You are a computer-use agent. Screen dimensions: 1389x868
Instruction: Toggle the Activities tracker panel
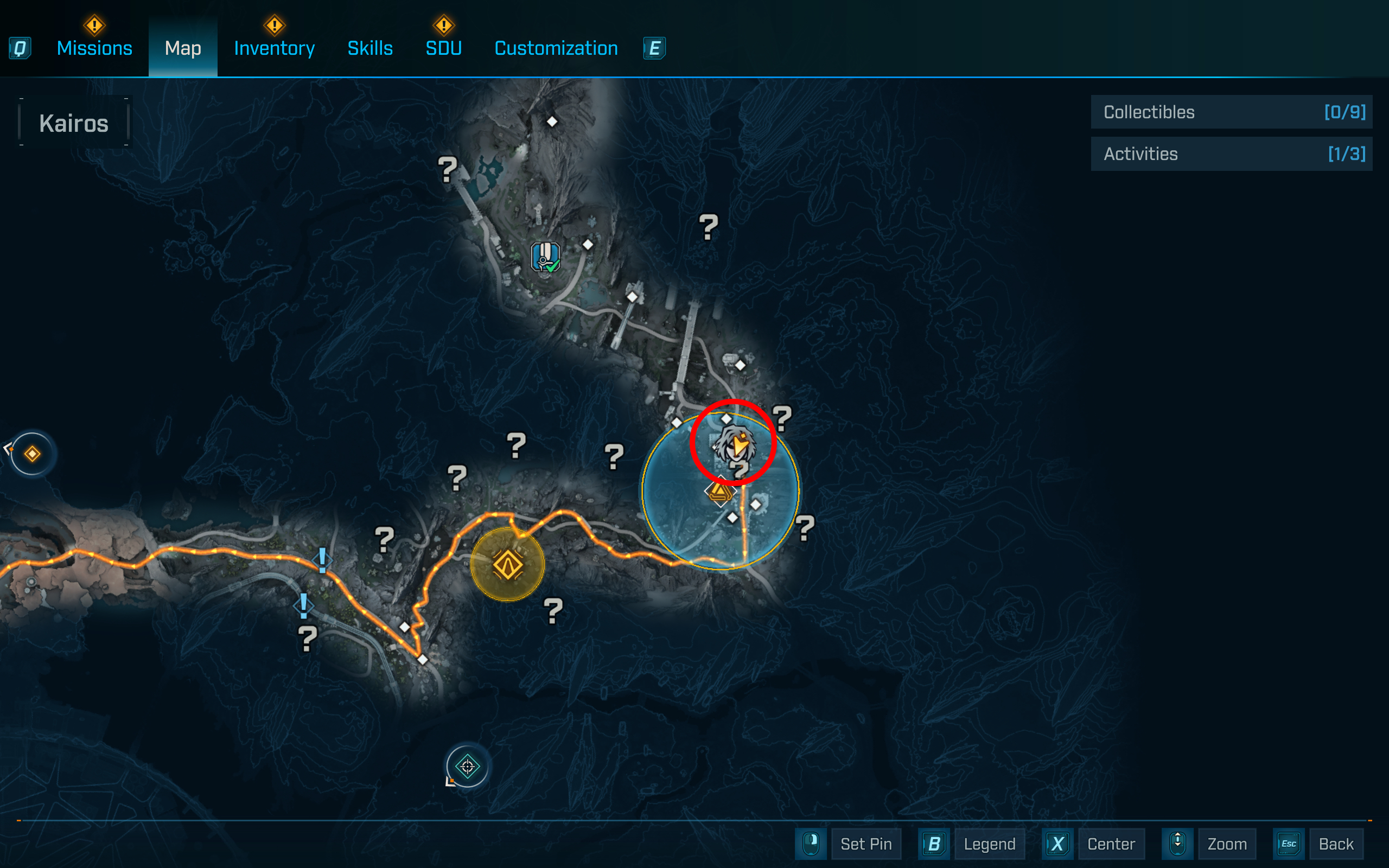(x=1231, y=154)
